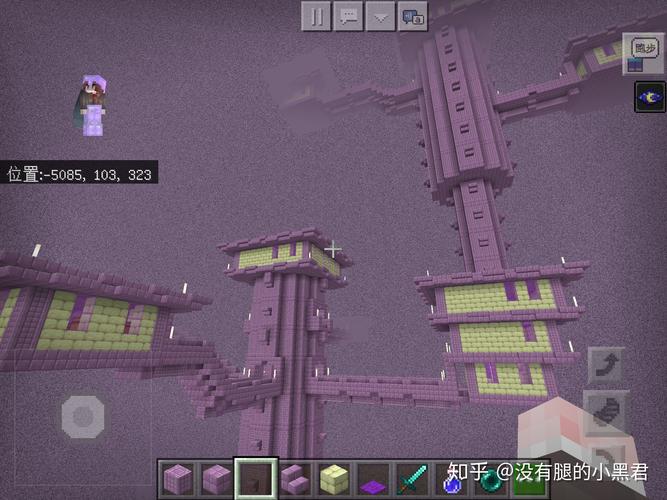667x500 pixels.
Task: Pause the game with the pause button
Action: (316, 16)
